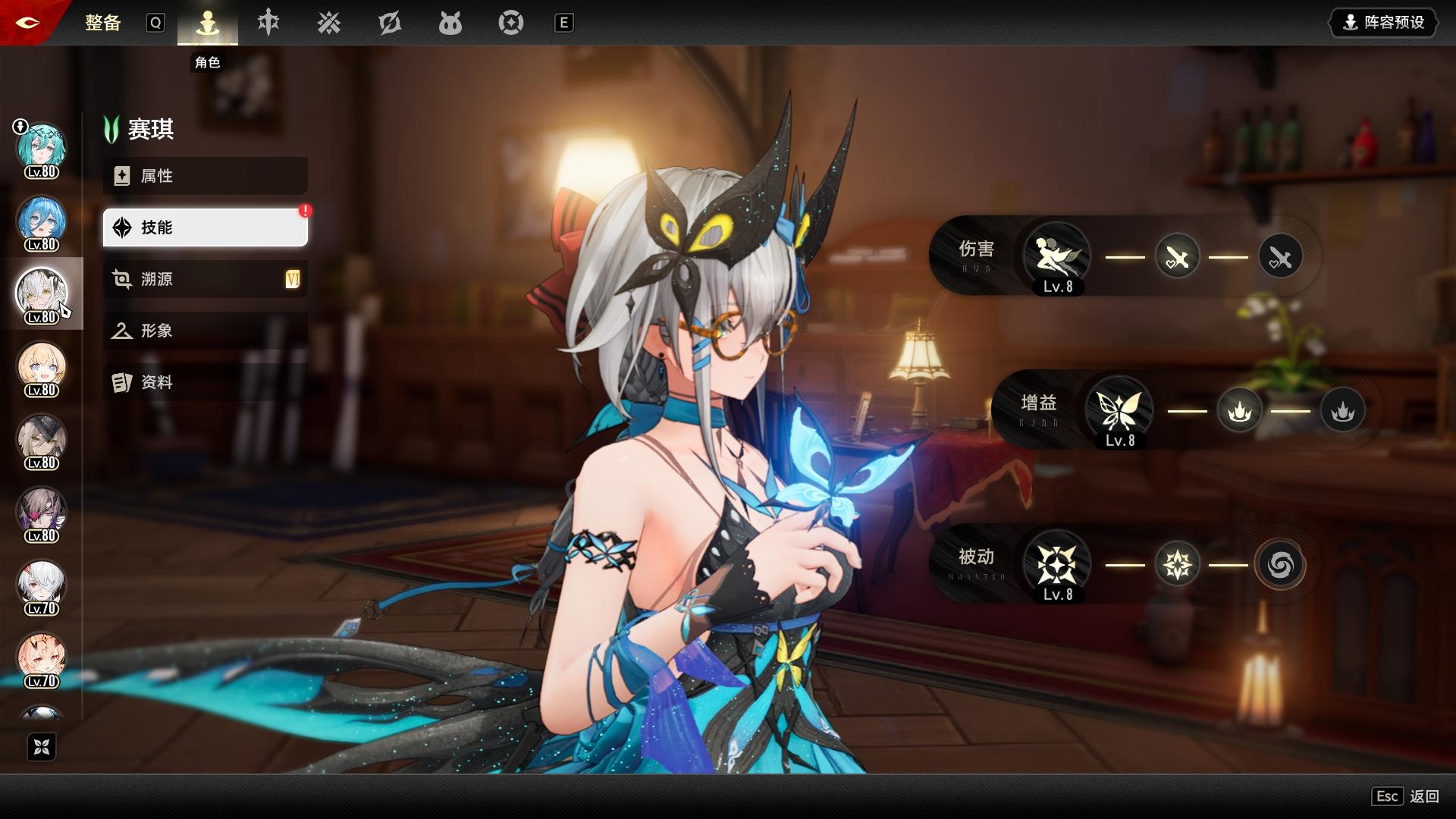The width and height of the screenshot is (1456, 819).
Task: Click the filter button below character list
Action: (x=42, y=747)
